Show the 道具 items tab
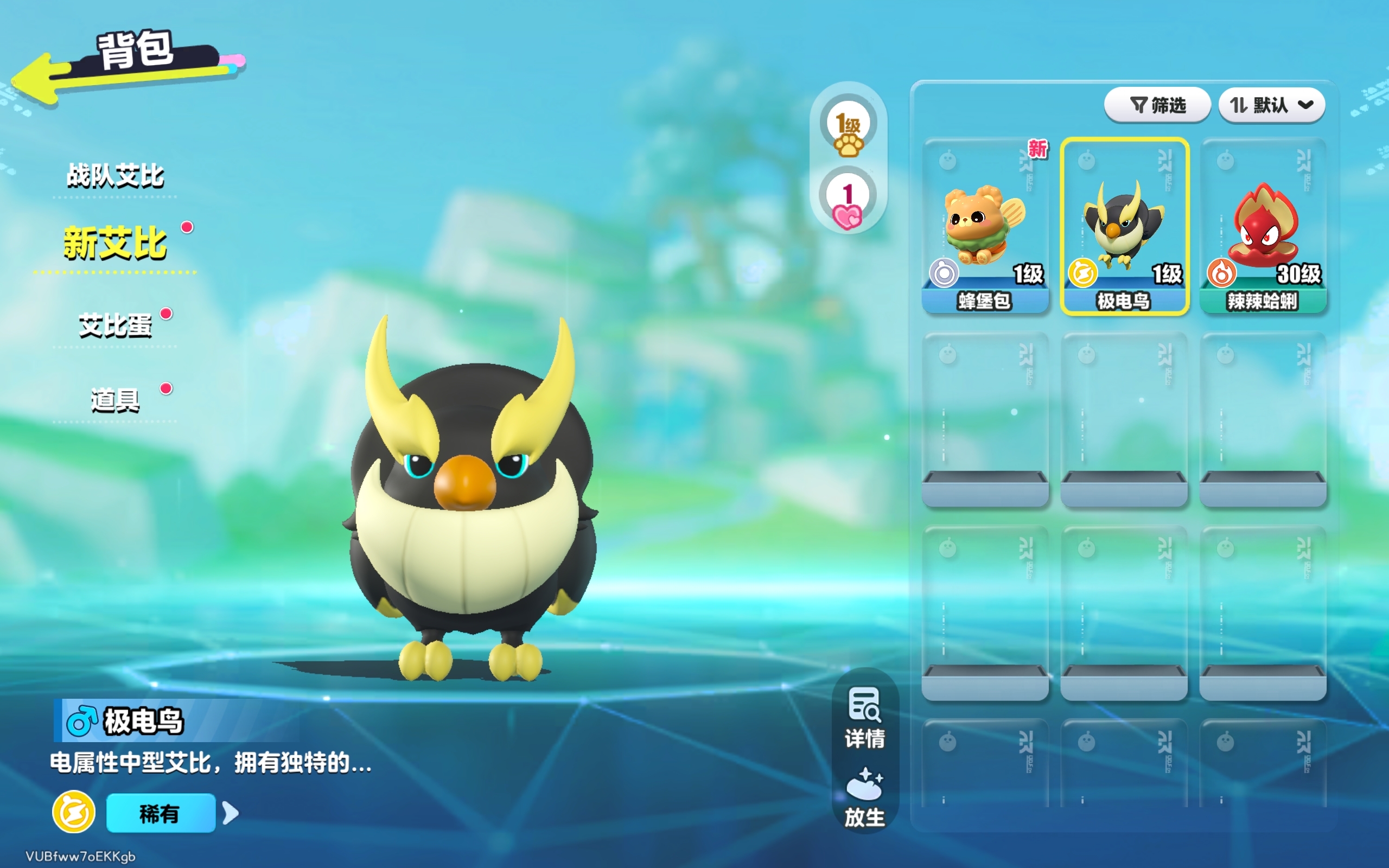Screen dimensions: 1389x868 (x=115, y=400)
